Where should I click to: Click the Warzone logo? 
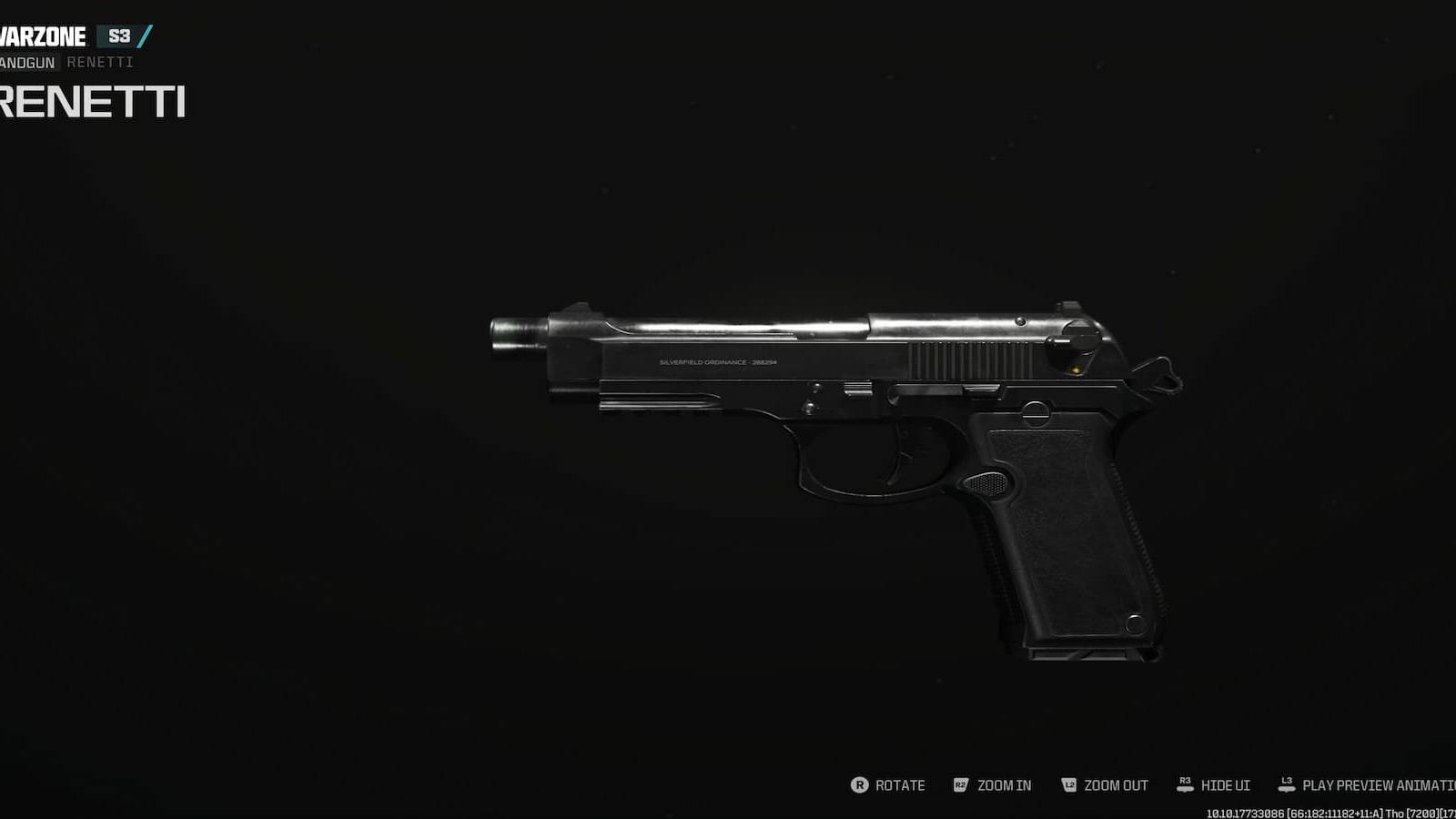tap(41, 35)
